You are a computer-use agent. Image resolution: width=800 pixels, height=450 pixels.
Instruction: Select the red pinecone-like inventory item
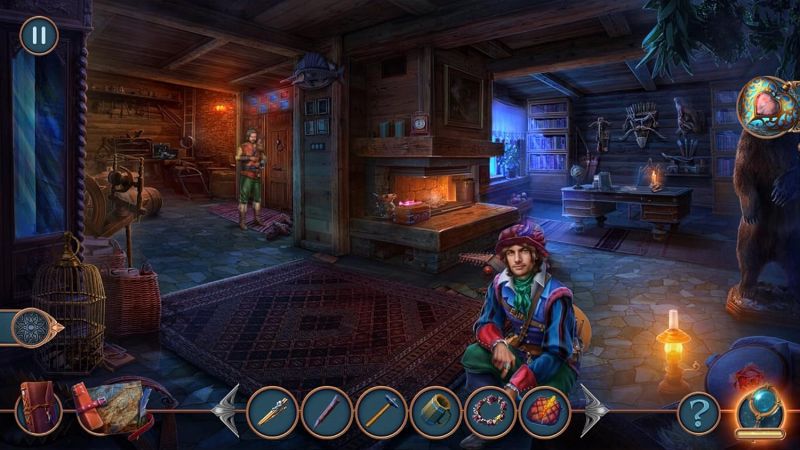(545, 411)
